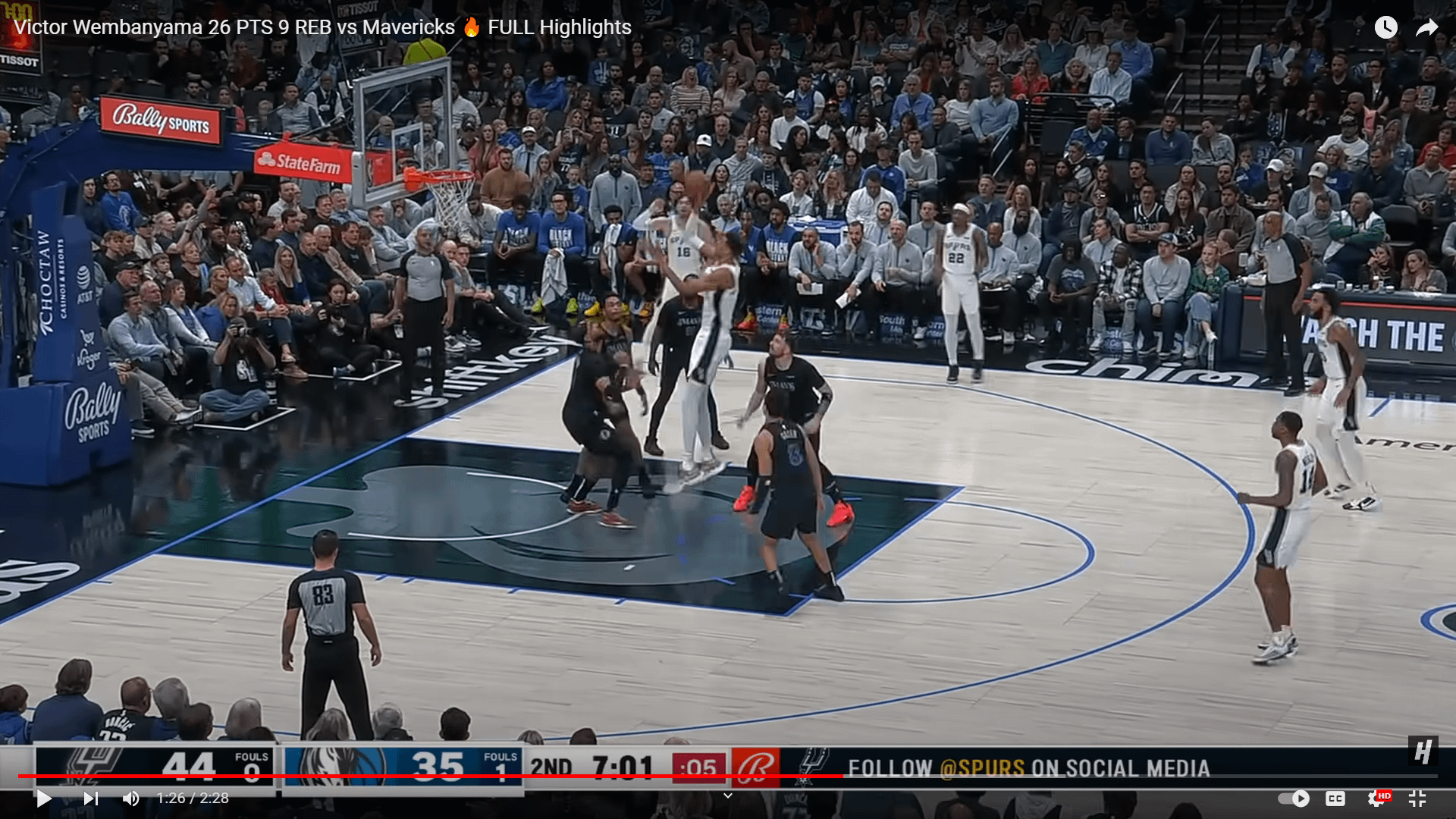Open the video quality settings gear
The height and width of the screenshot is (819, 1456).
point(1377,798)
